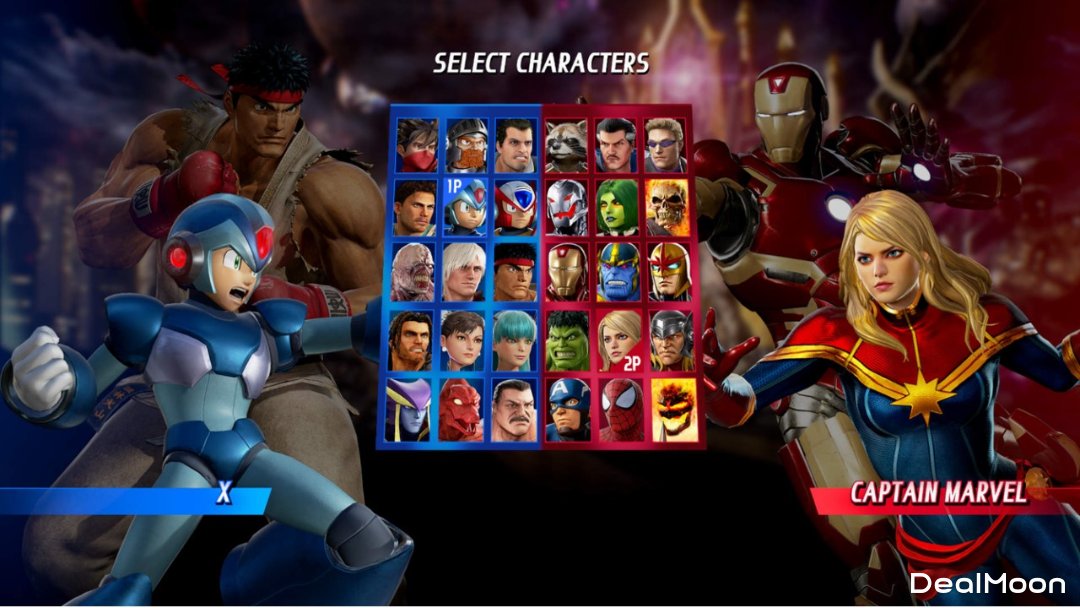Choose Thor's winged-helmet portrait
The width and height of the screenshot is (1080, 608).
click(670, 340)
